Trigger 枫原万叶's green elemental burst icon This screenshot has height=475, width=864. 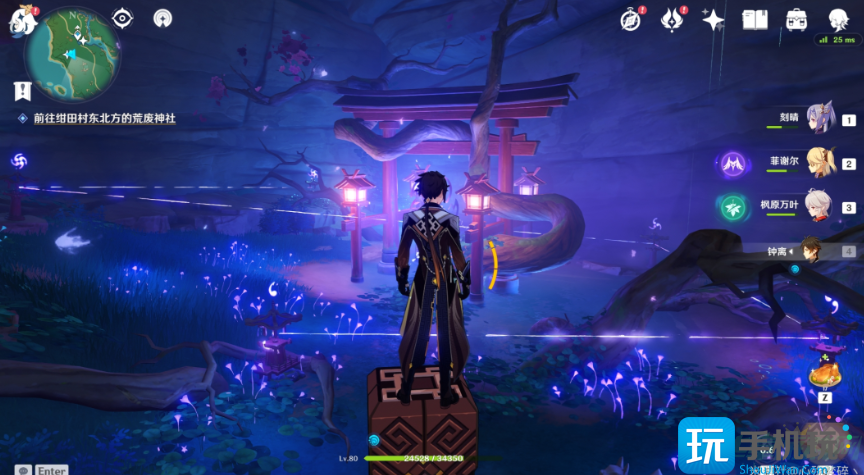(733, 207)
